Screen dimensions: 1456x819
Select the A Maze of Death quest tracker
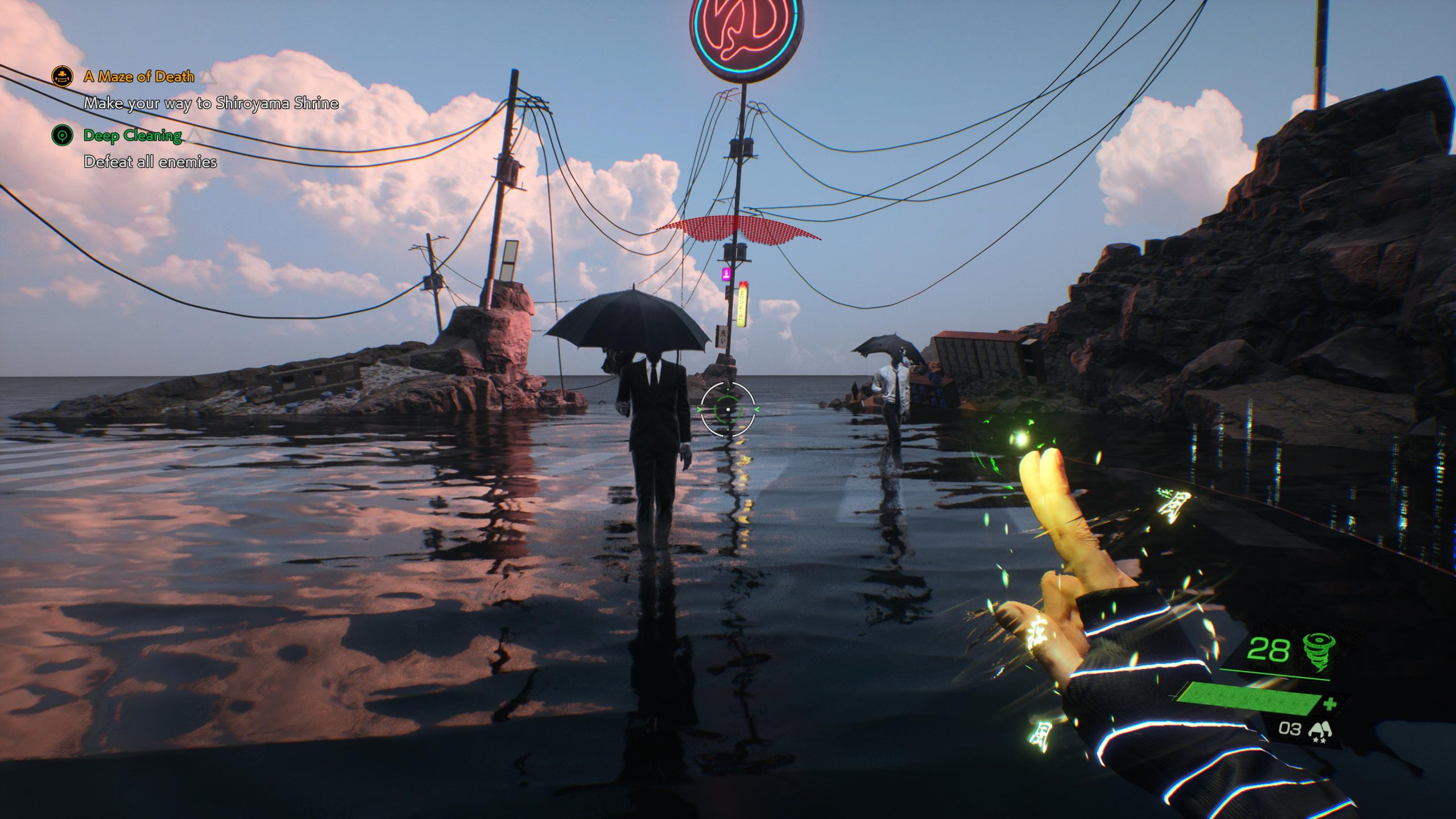pyautogui.click(x=139, y=76)
